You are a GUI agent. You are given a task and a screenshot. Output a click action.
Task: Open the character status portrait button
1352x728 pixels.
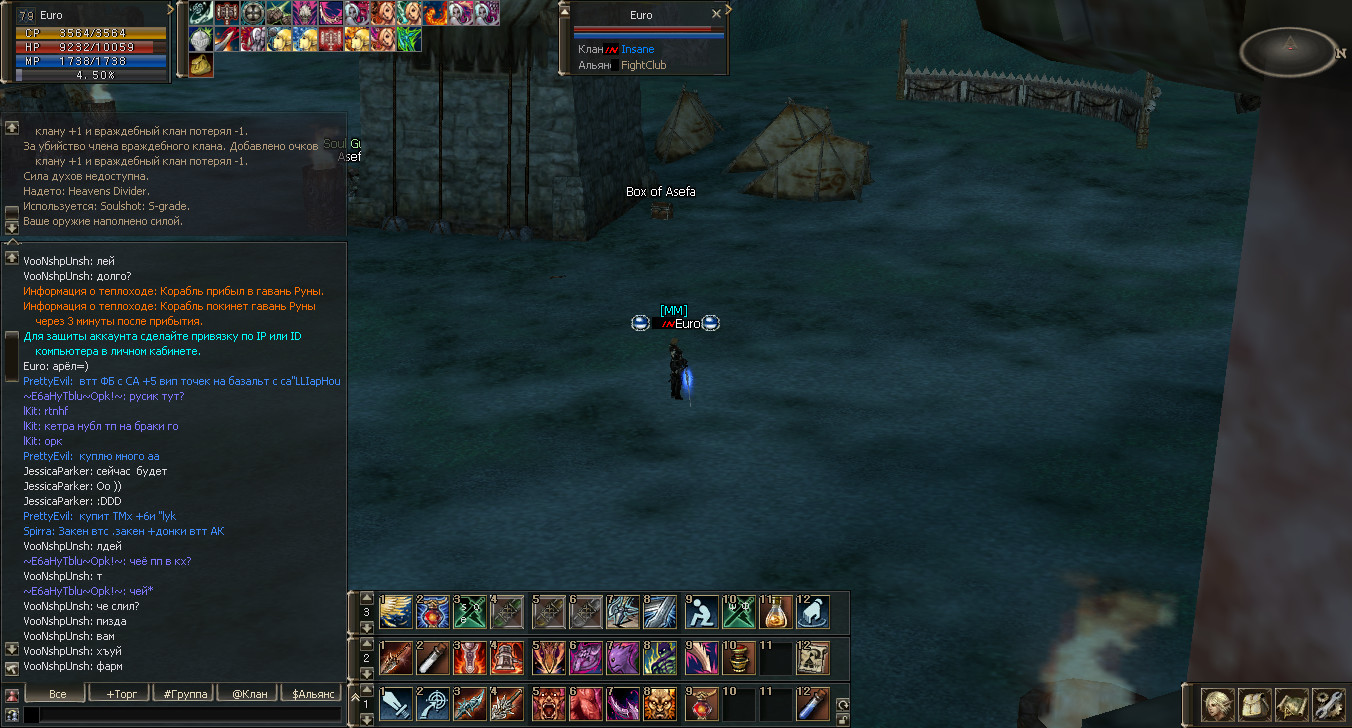[x=1217, y=704]
